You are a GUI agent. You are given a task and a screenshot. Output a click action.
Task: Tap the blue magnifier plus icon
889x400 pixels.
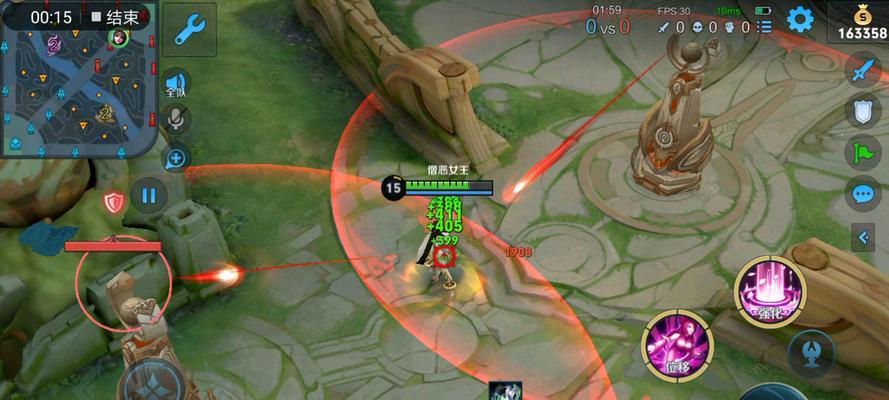tap(176, 157)
